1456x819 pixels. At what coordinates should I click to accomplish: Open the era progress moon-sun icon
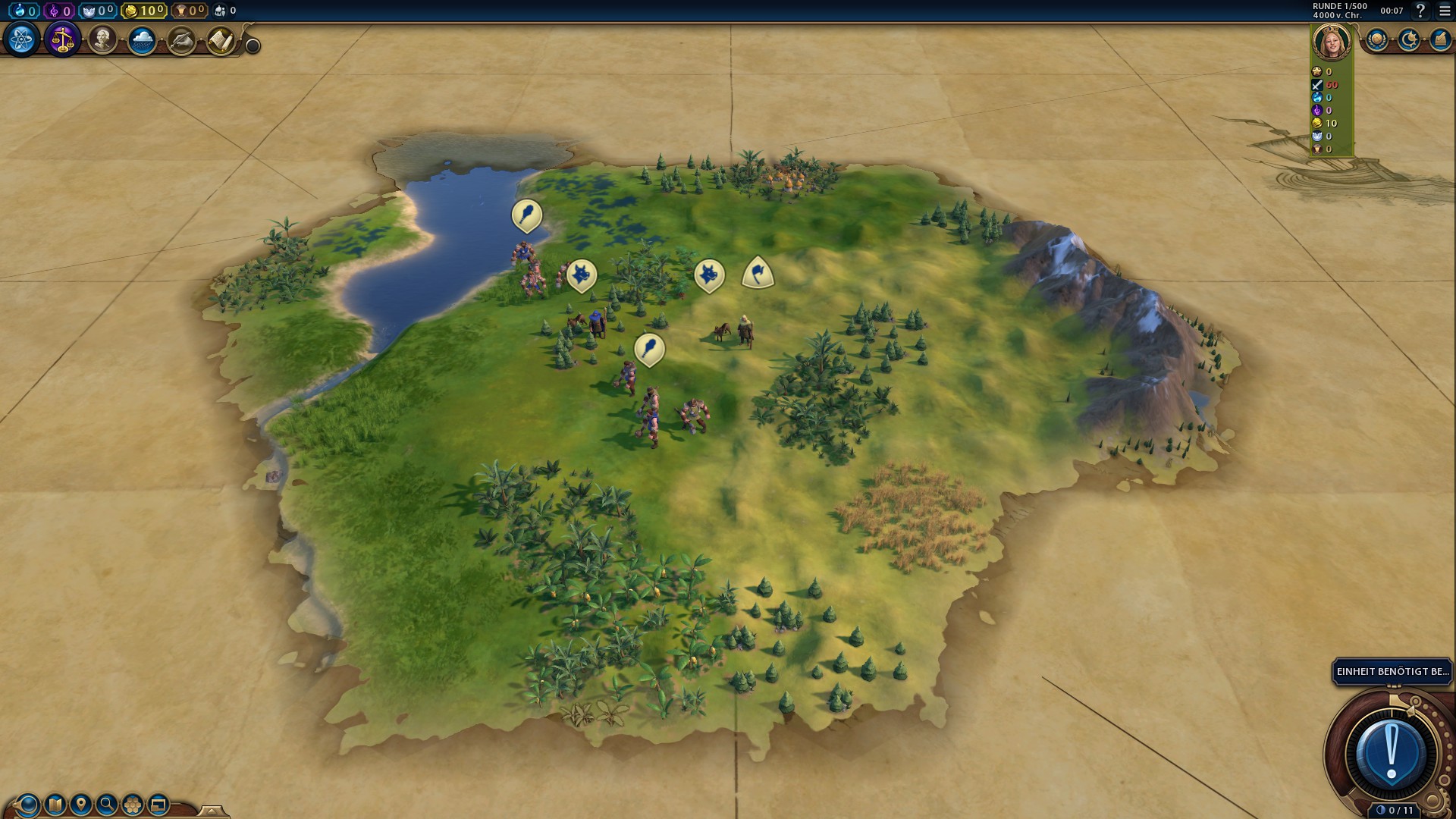point(1409,39)
